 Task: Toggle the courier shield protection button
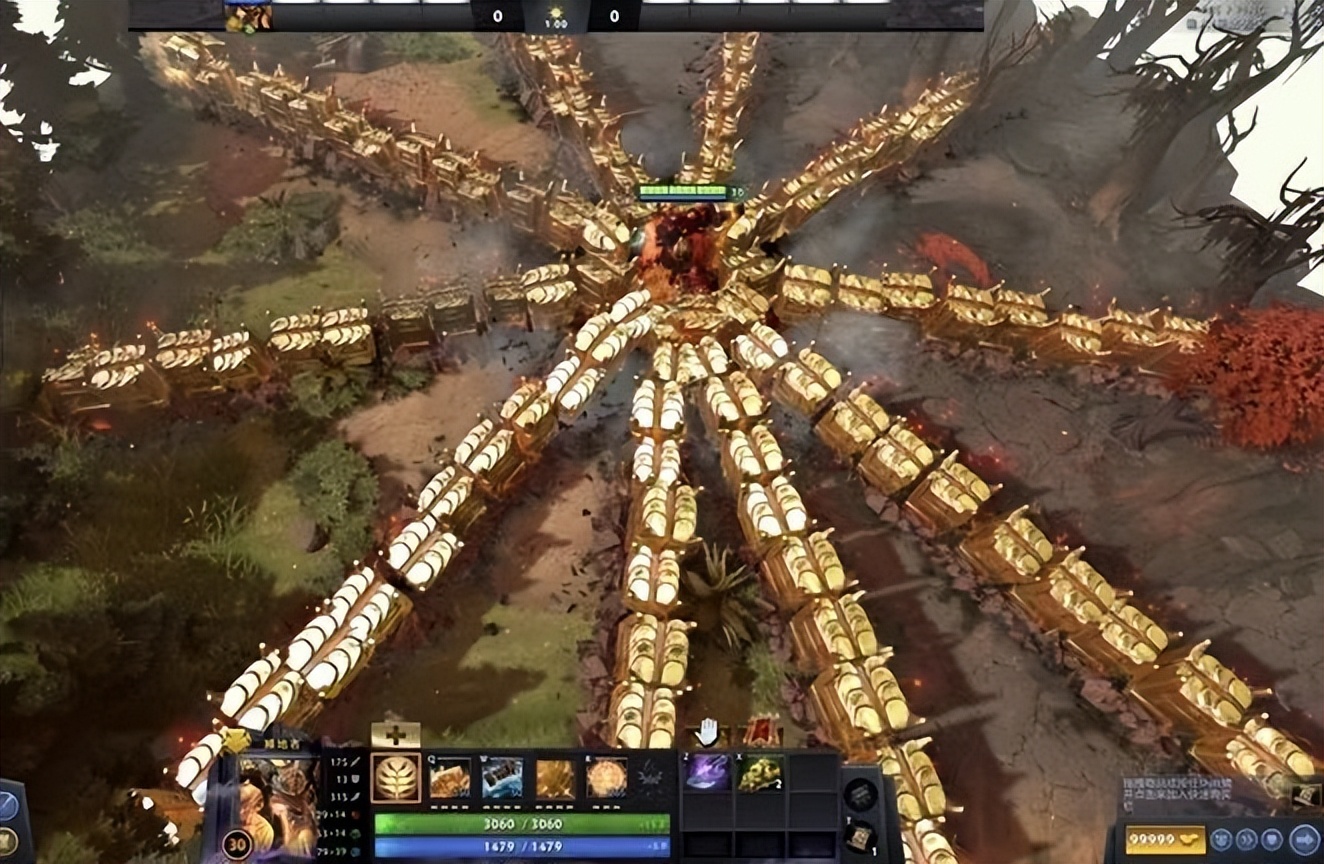1271,838
